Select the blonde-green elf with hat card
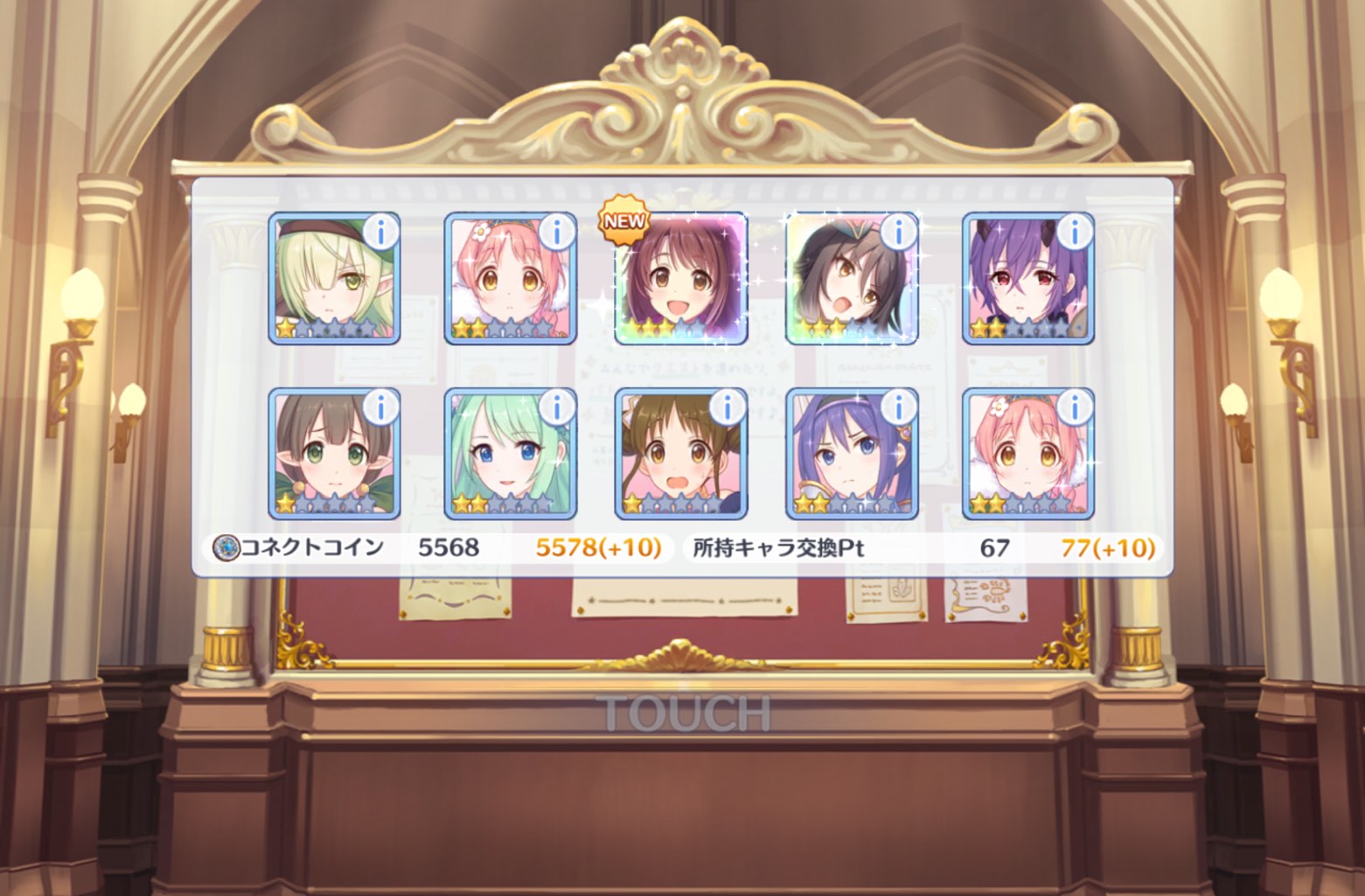Screen dimensions: 1365x896 click(x=334, y=280)
